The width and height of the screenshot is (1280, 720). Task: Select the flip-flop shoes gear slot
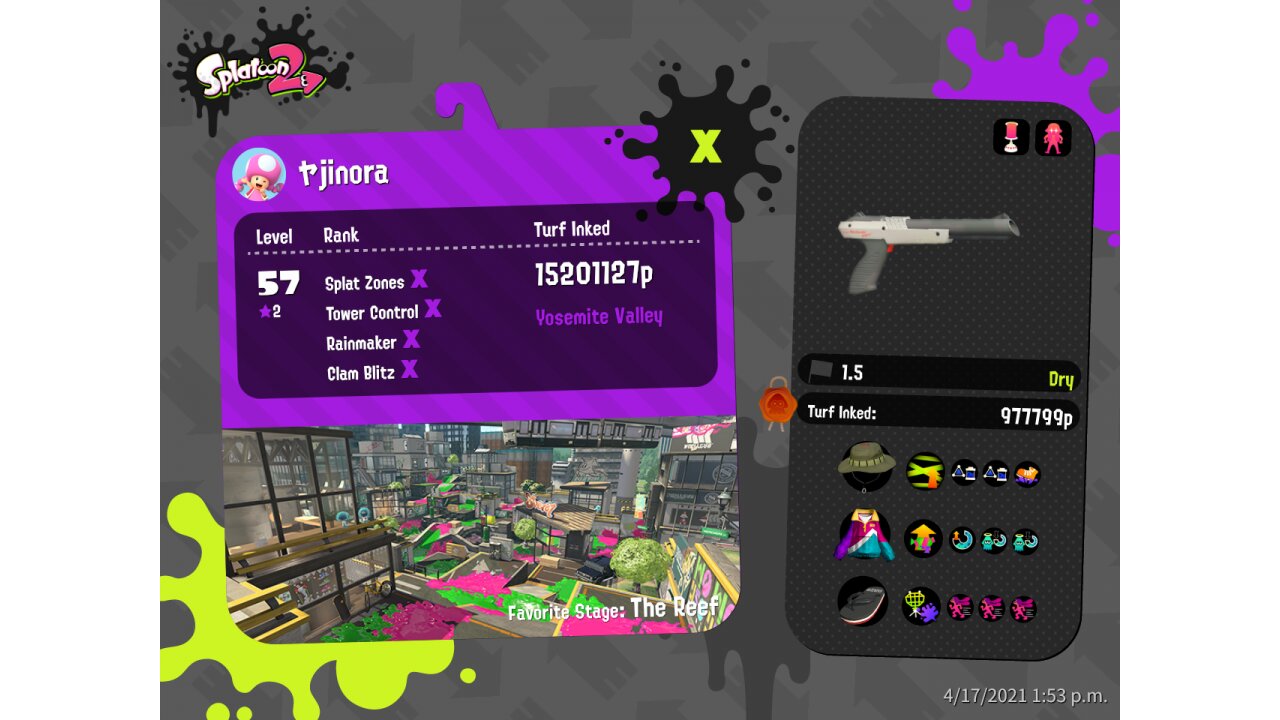point(862,602)
